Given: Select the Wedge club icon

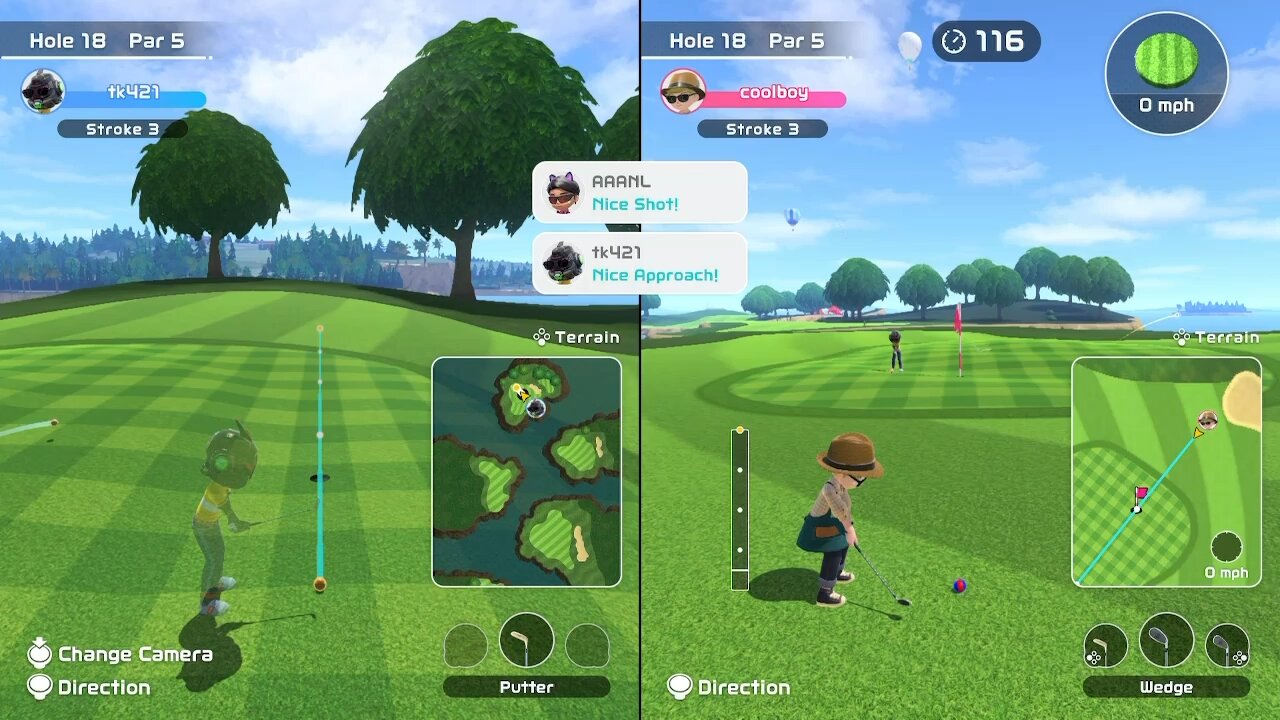Looking at the screenshot, I should [1166, 640].
